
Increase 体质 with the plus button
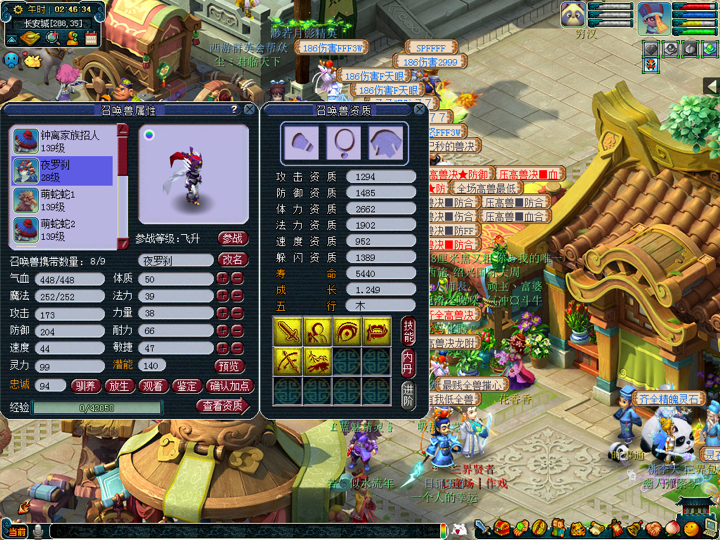coord(222,278)
